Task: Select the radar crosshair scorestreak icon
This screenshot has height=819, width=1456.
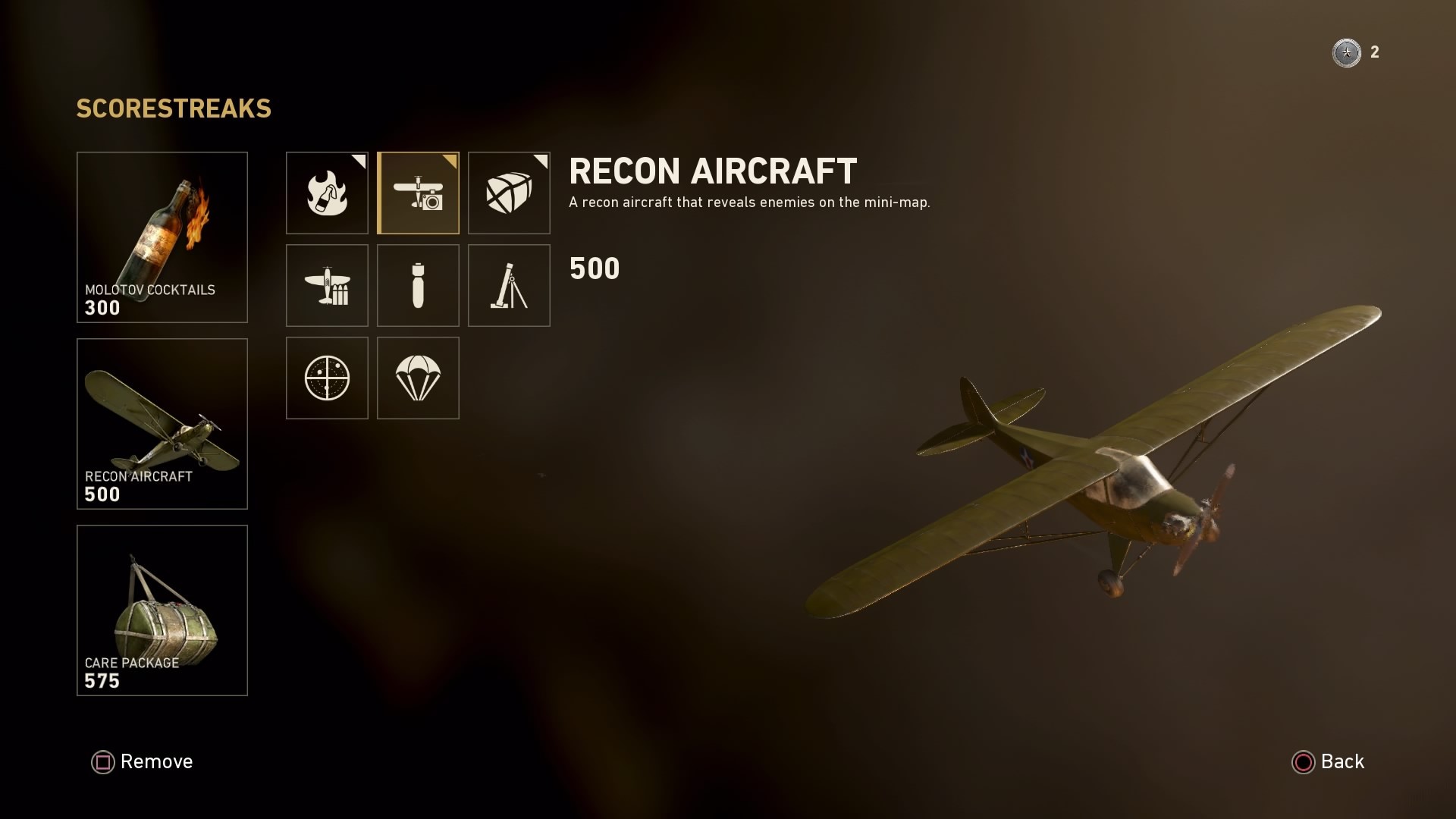Action: click(x=327, y=378)
